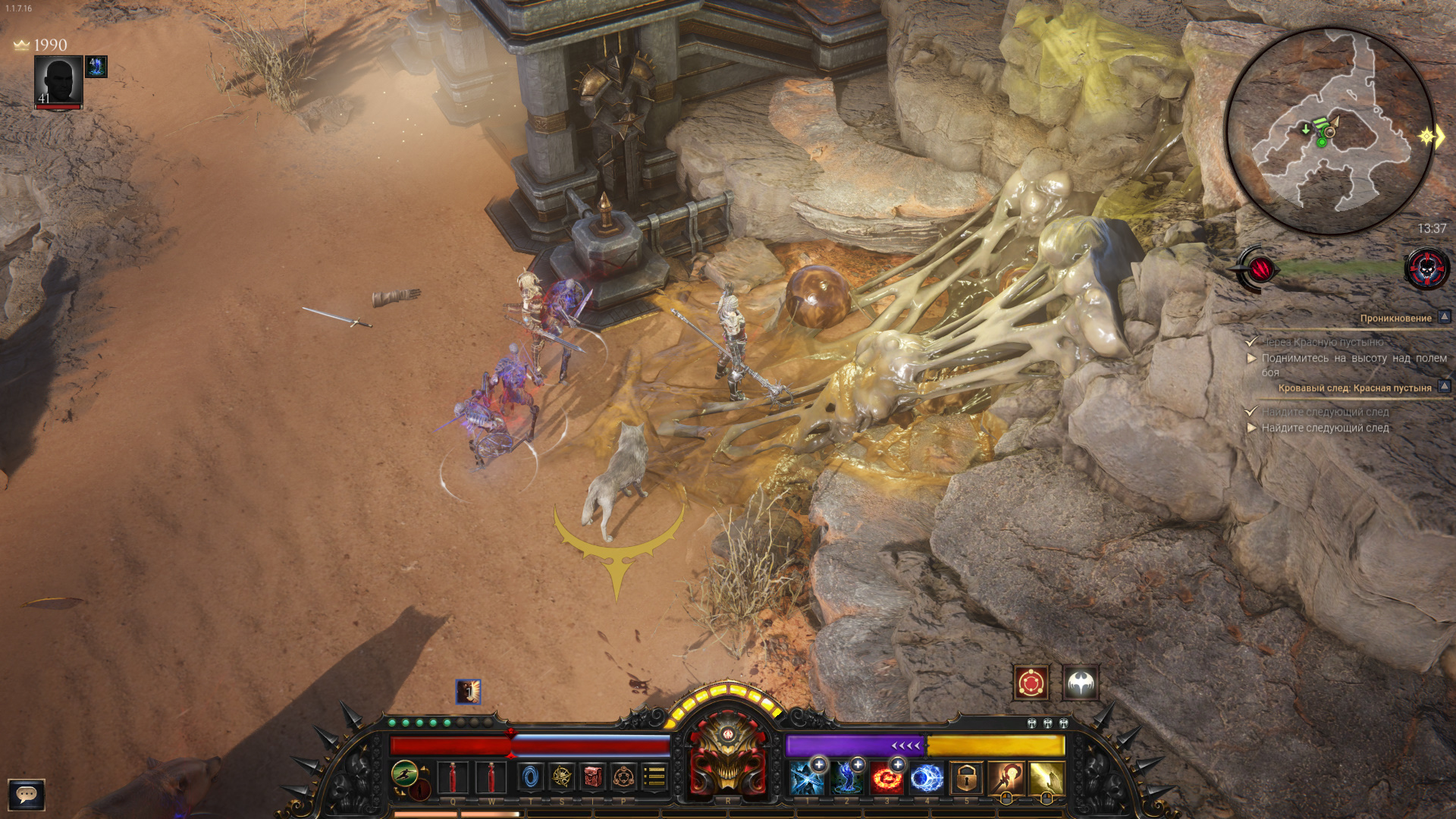
Task: Open the chat speech bubble button
Action: click(27, 795)
